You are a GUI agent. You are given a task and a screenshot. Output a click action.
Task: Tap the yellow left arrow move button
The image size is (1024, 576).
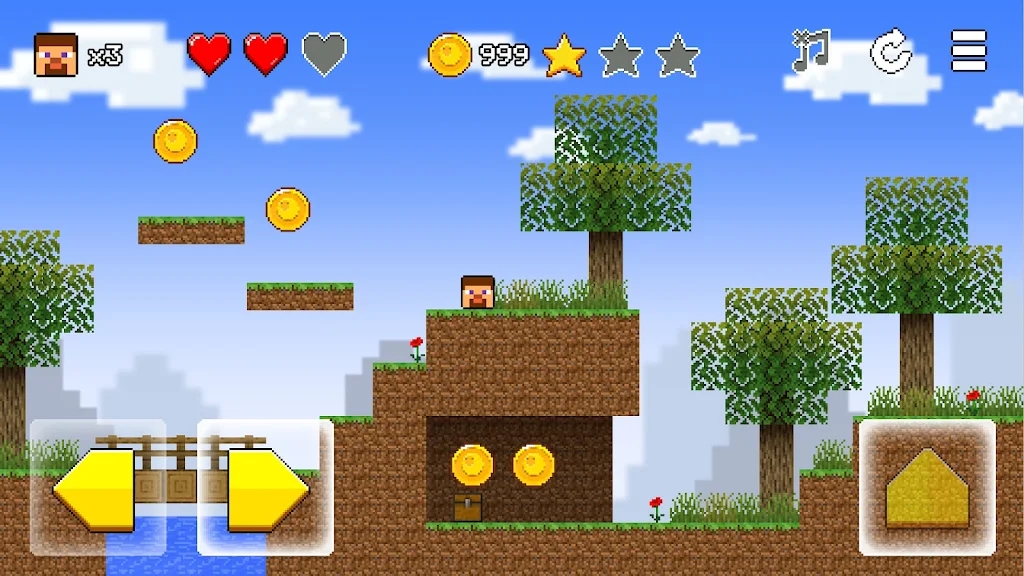tap(97, 488)
